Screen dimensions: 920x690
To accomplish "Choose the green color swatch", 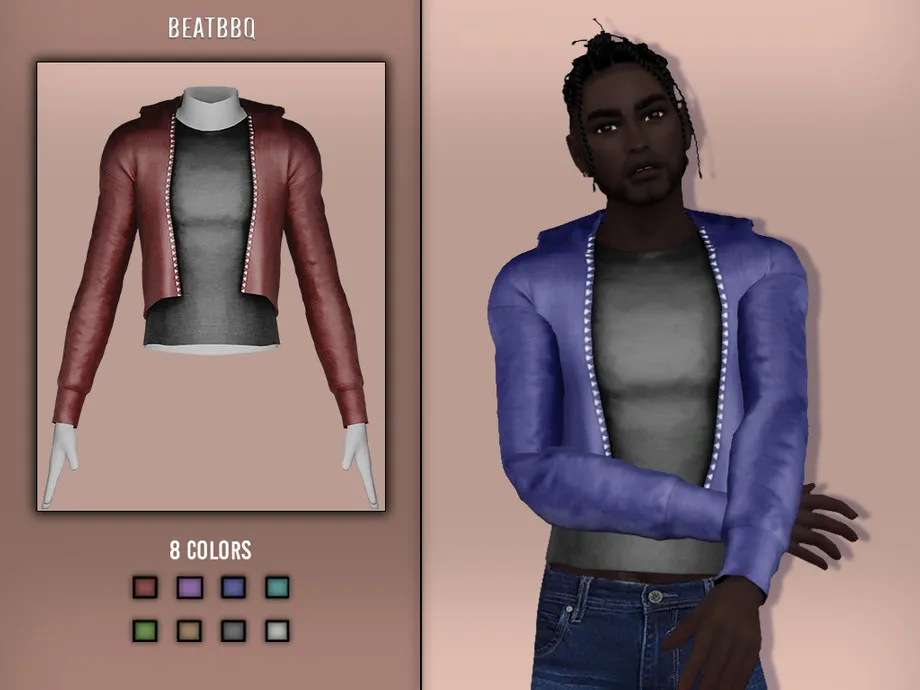I will [x=145, y=630].
